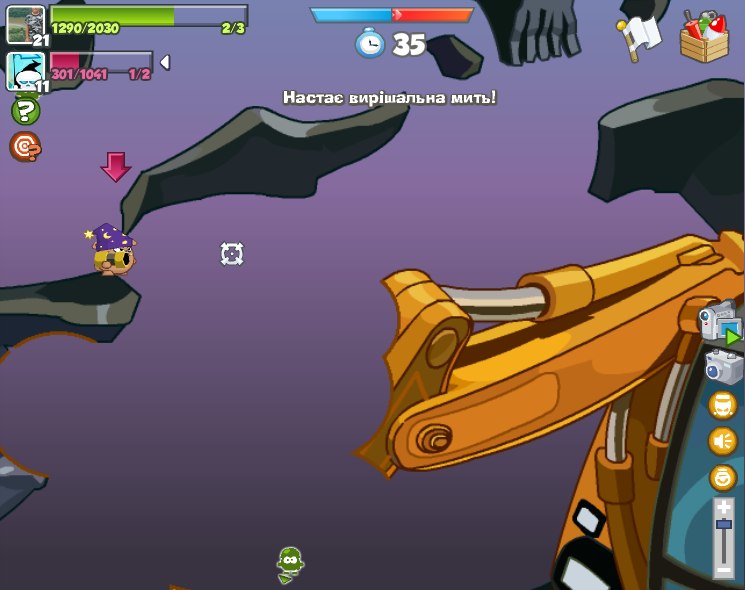Click the blue zoom slider handle
Viewport: 745px width, 590px height.
pos(723,527)
